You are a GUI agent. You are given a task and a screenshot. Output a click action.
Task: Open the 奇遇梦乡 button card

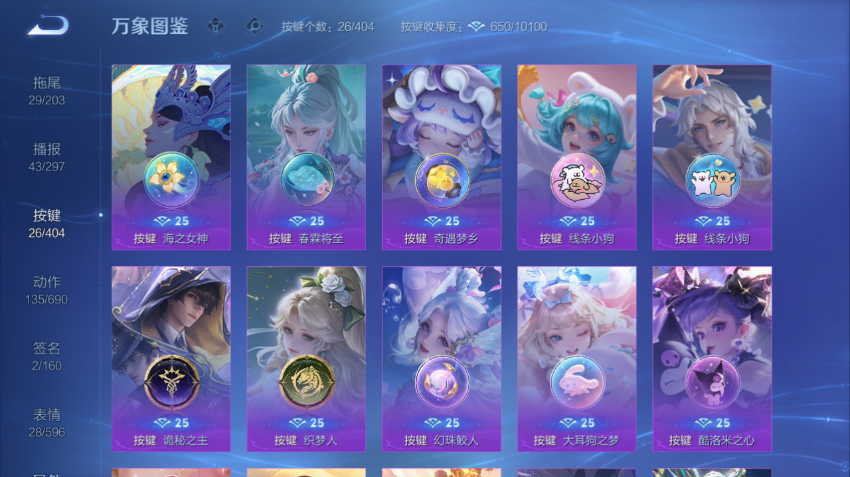click(441, 157)
